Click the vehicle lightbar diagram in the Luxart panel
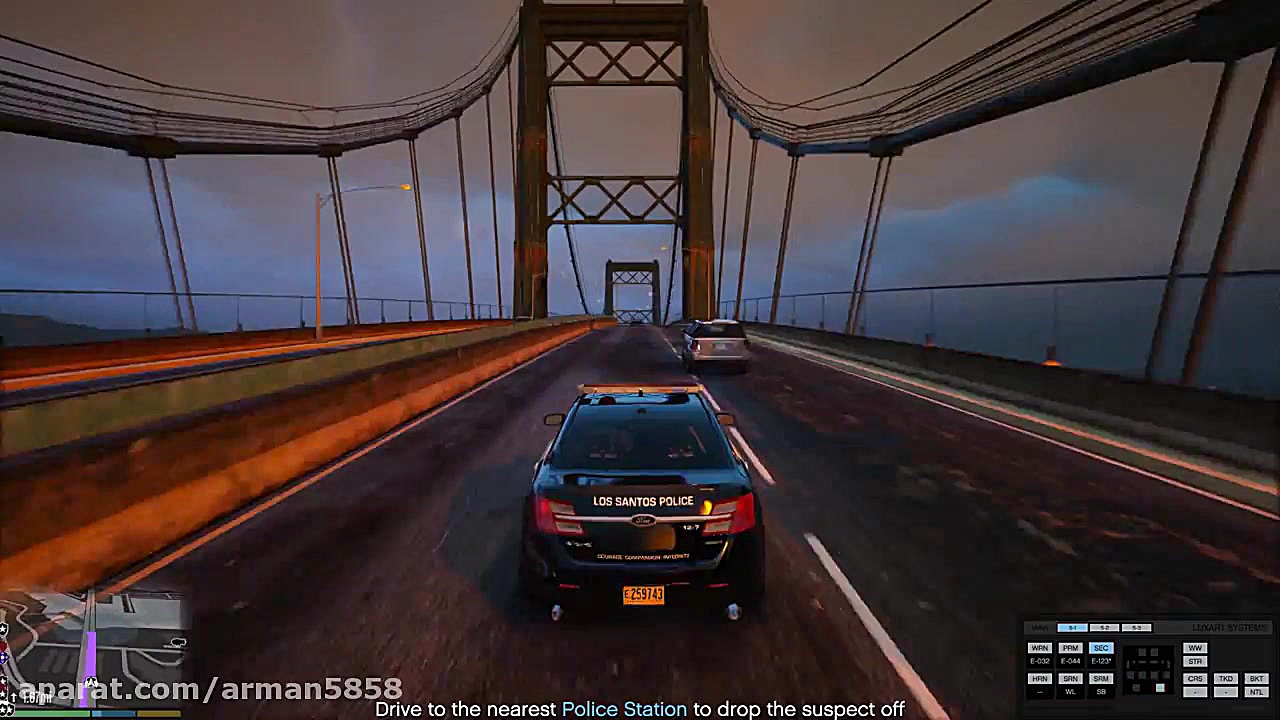Viewport: 1280px width, 720px height. pyautogui.click(x=1148, y=668)
